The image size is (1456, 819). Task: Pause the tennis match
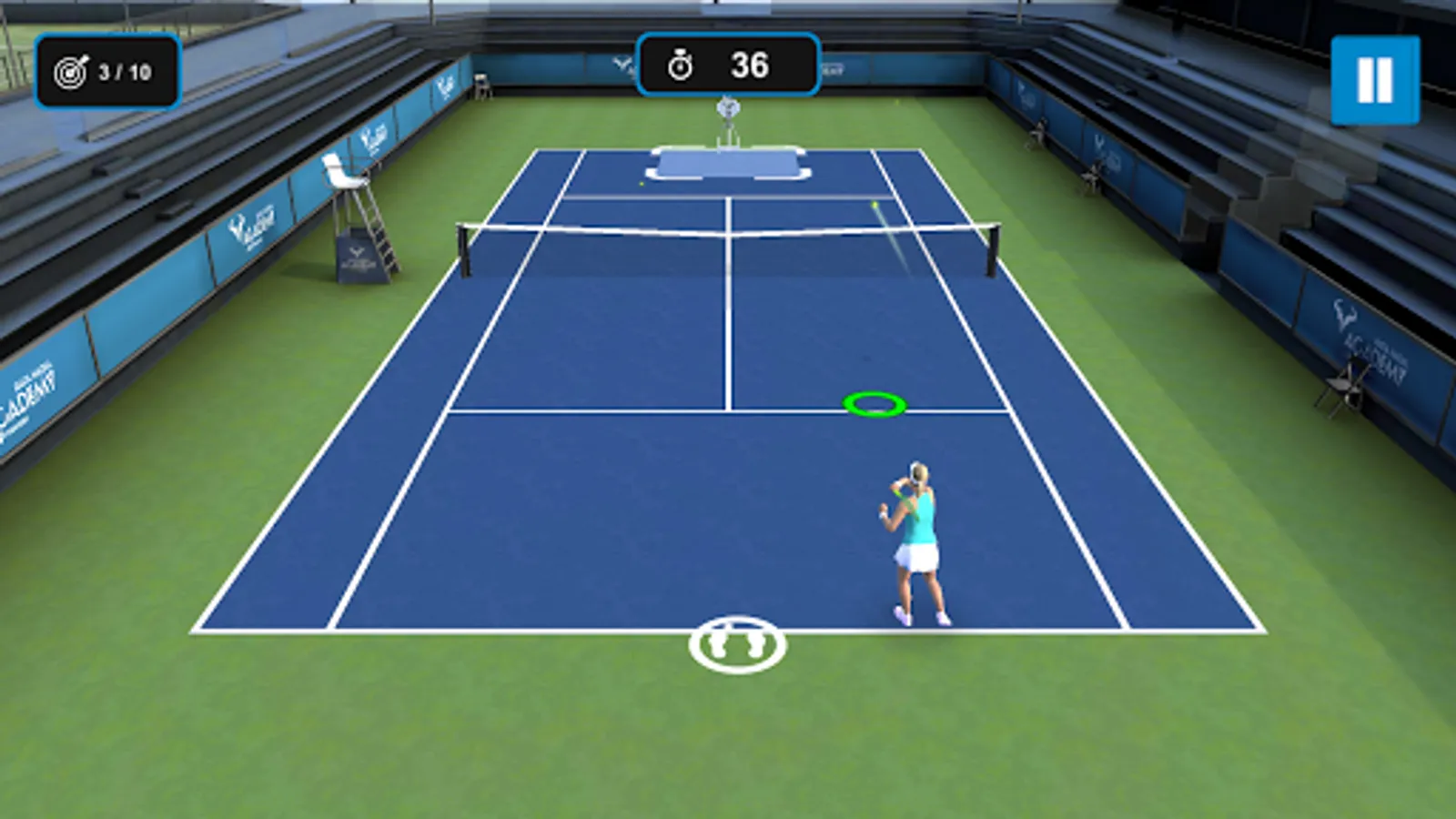pos(1374,80)
